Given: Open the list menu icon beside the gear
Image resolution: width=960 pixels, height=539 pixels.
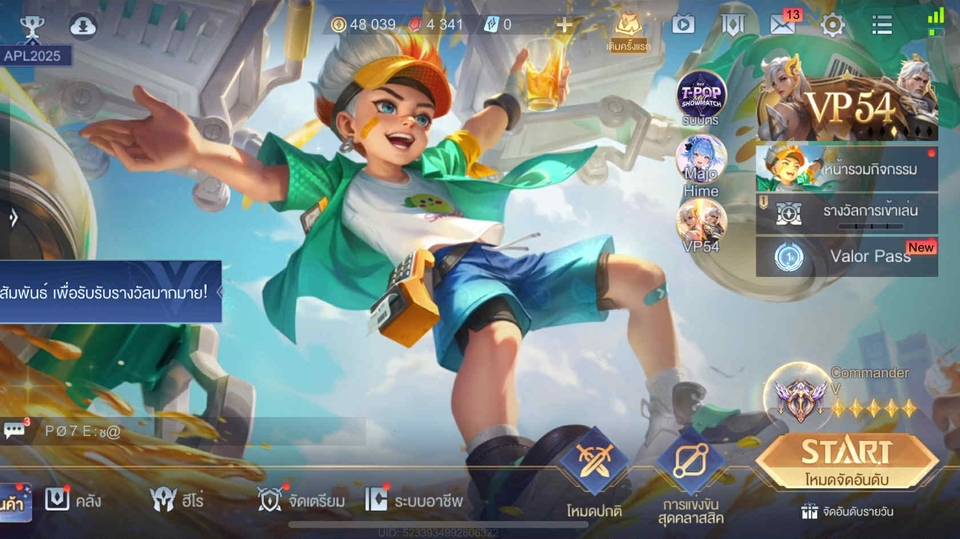Looking at the screenshot, I should coord(882,25).
